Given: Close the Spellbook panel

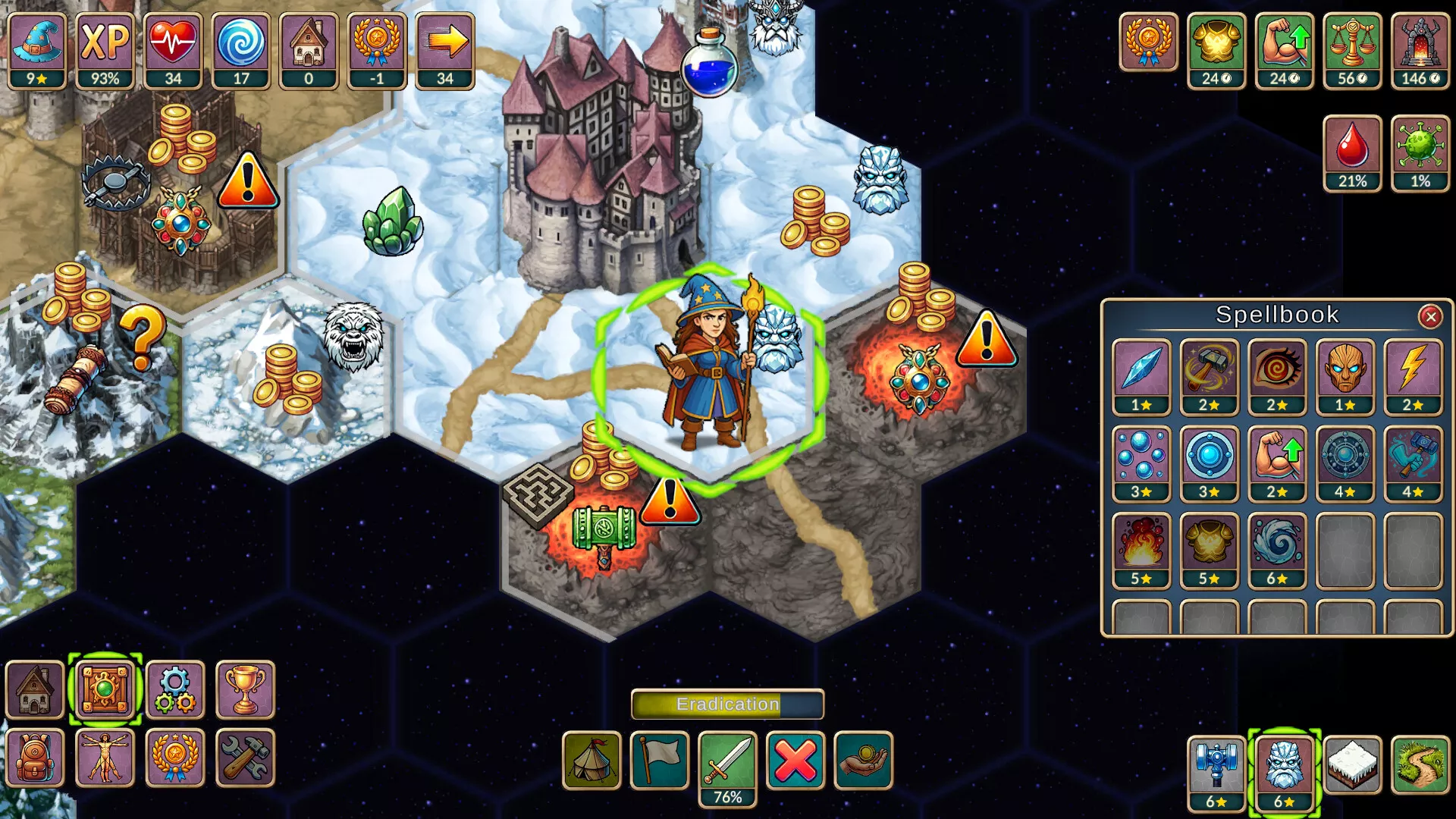Looking at the screenshot, I should coord(1430,316).
